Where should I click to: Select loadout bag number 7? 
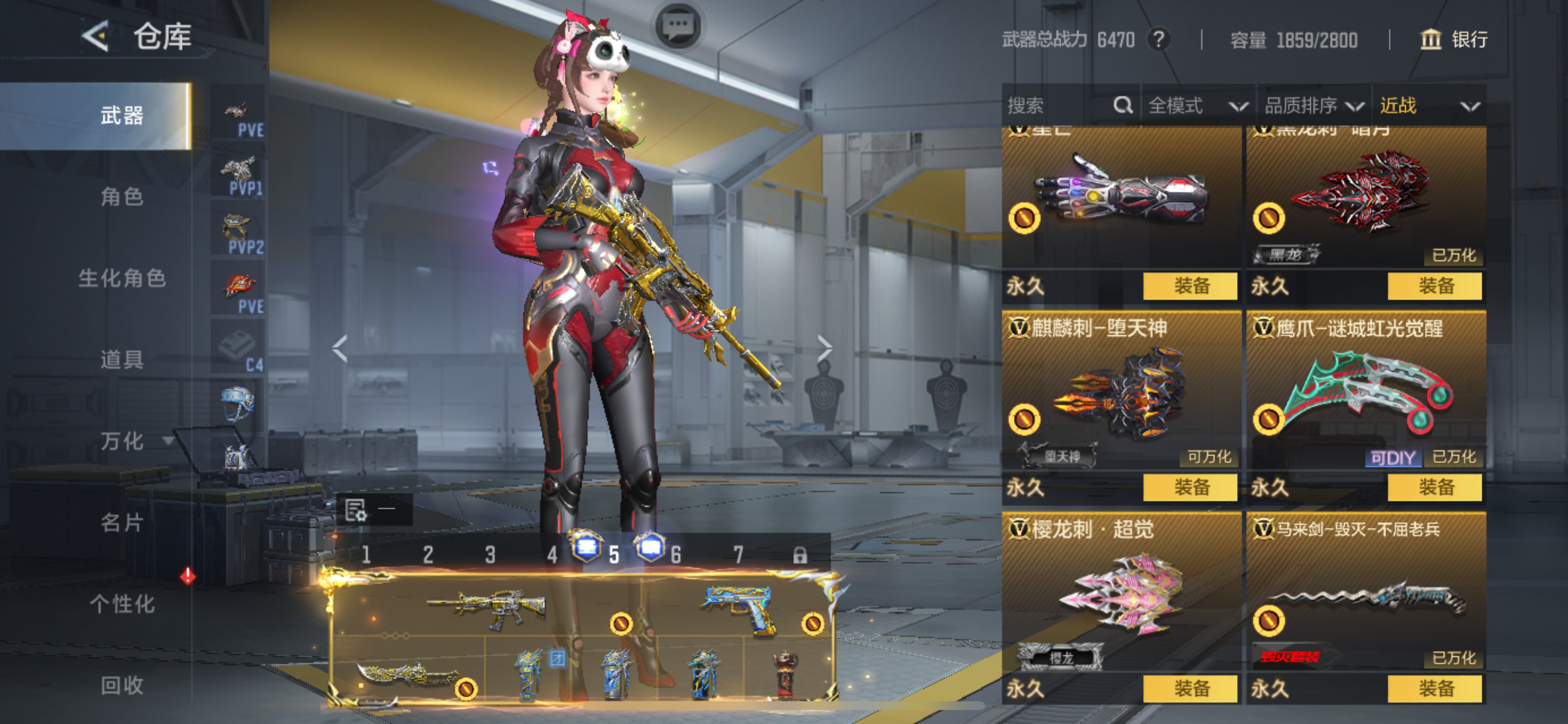[738, 555]
